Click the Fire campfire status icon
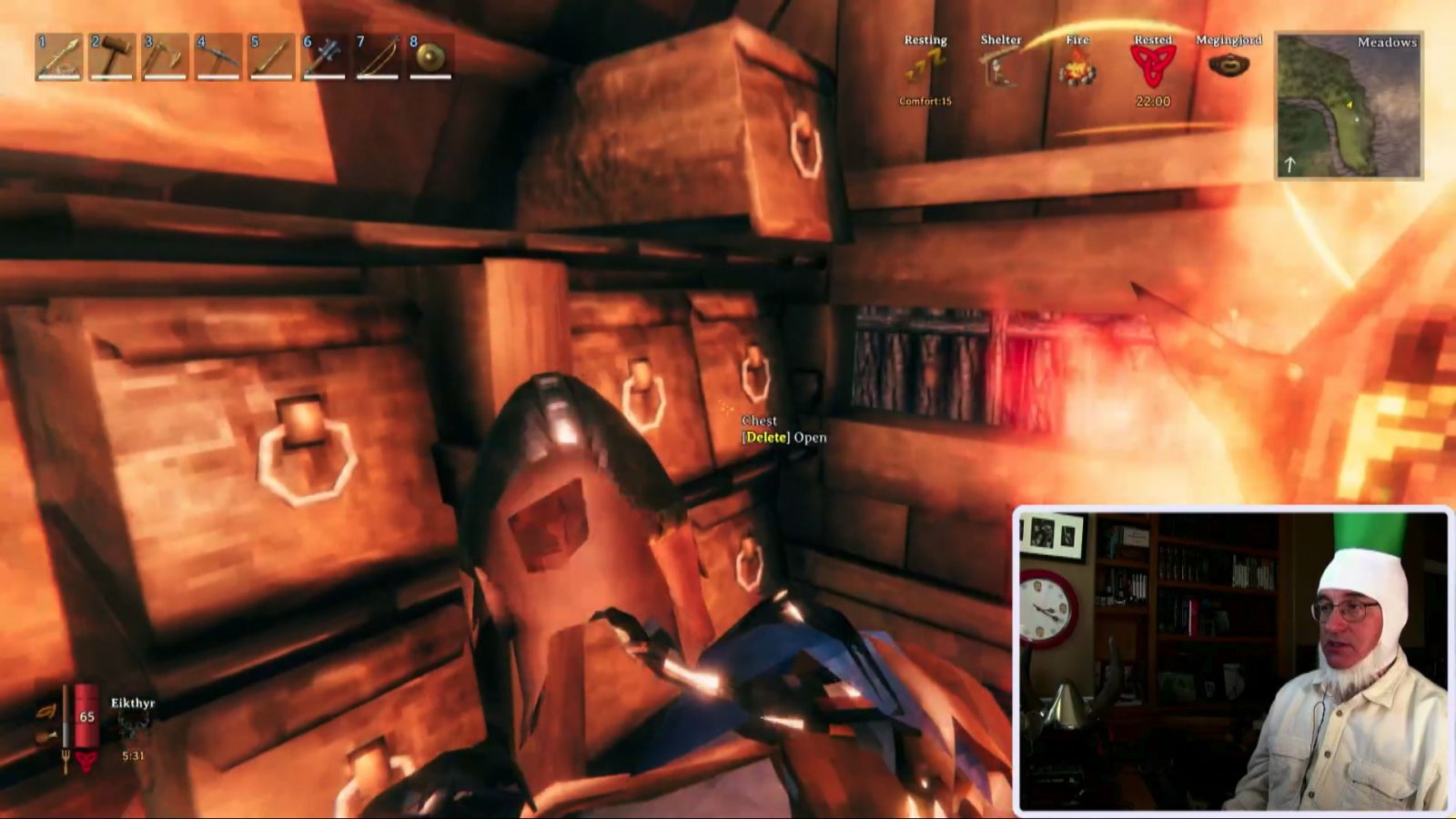Viewport: 1456px width, 819px height. pos(1077,66)
